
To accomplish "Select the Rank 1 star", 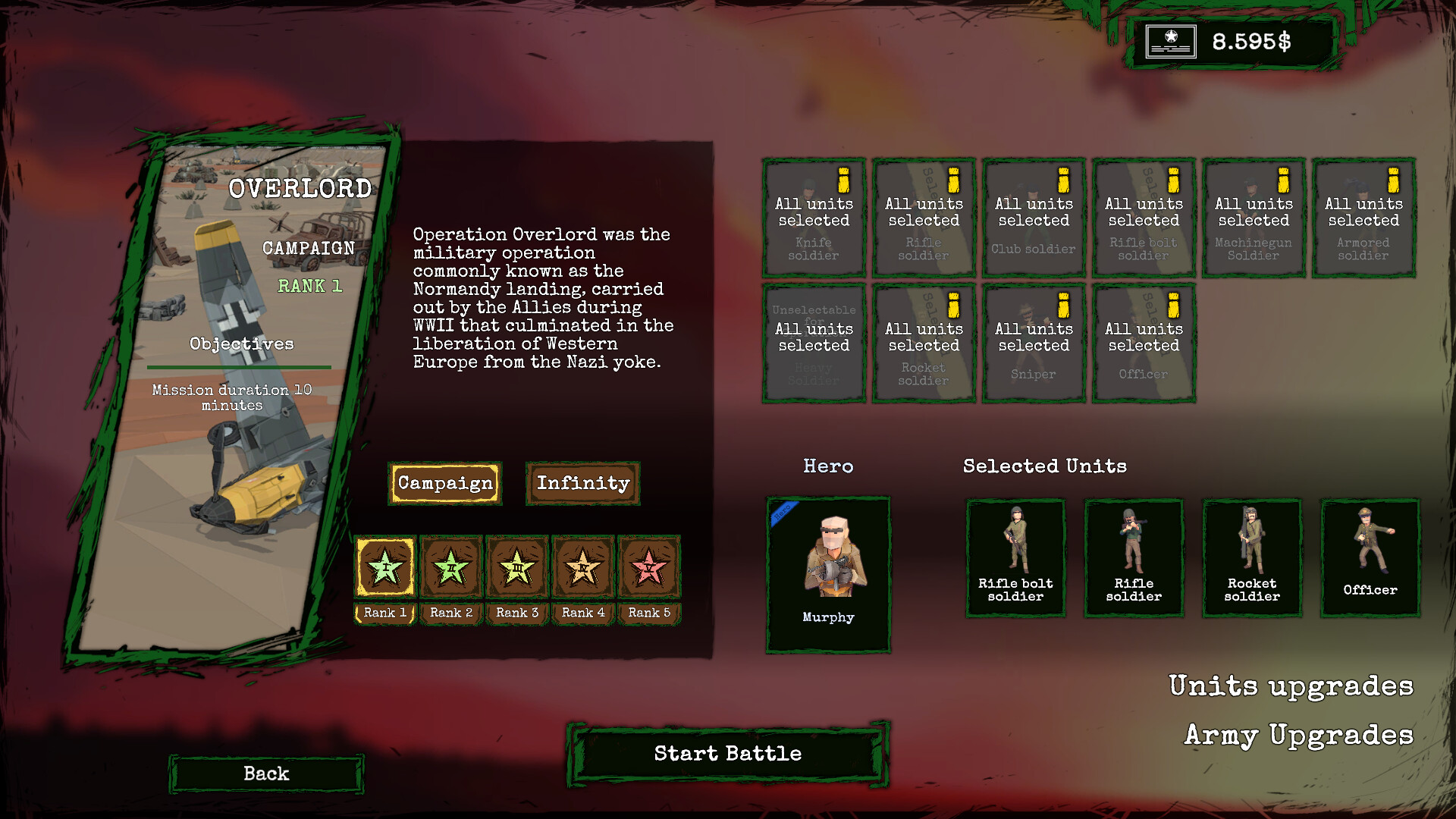I will [385, 566].
